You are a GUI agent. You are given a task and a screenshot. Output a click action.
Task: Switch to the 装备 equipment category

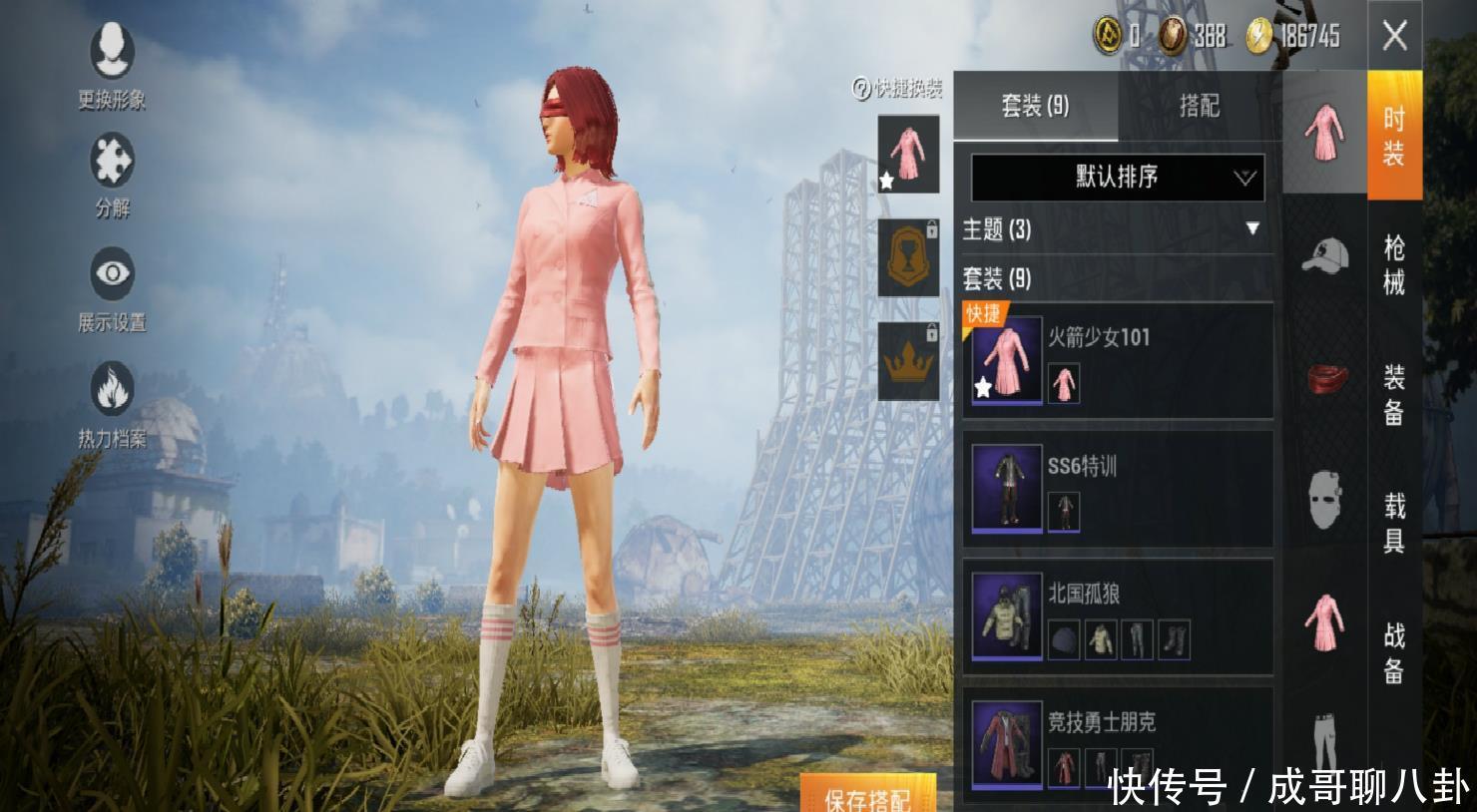(1394, 394)
